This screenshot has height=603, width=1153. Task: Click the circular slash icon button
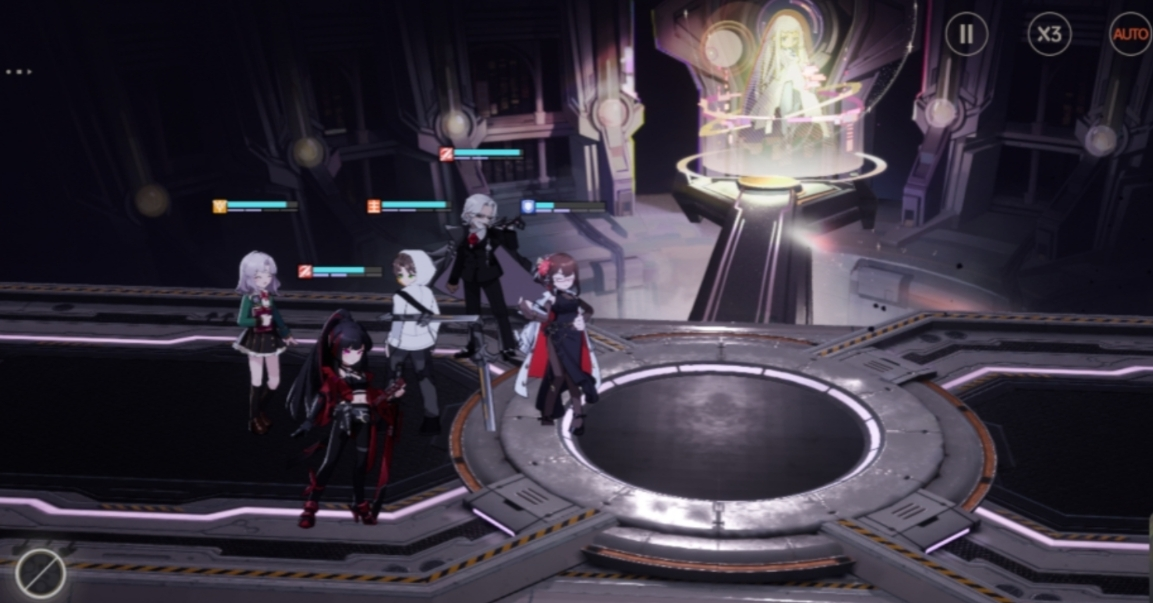pyautogui.click(x=41, y=575)
